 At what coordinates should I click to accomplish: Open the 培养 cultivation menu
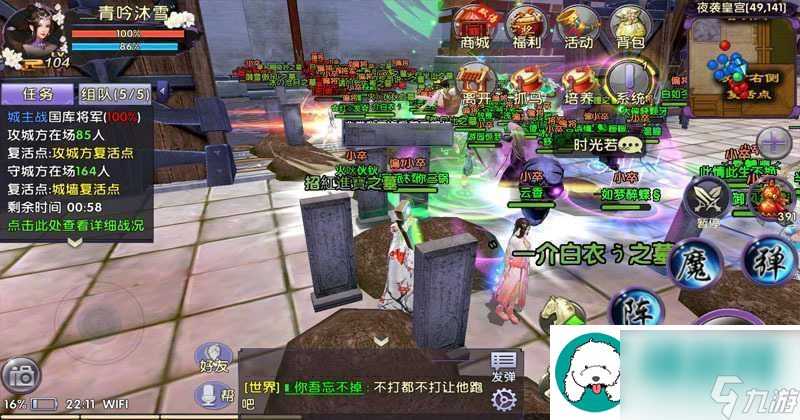coord(577,80)
